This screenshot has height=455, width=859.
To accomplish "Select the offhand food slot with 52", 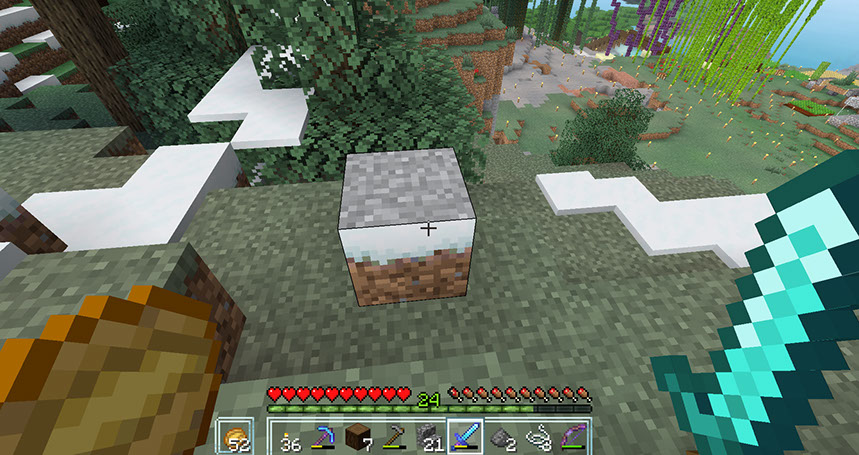I will [236, 437].
